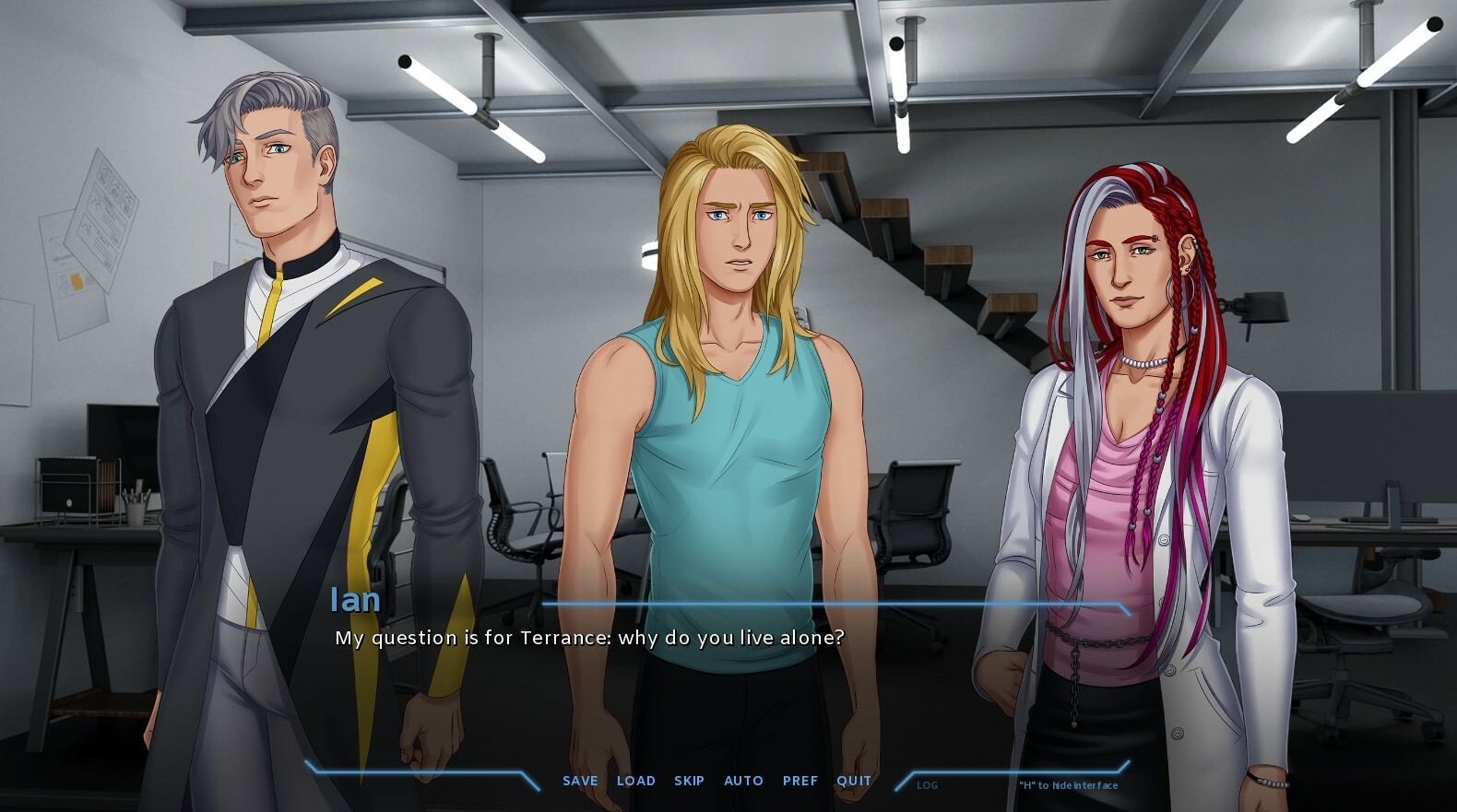This screenshot has height=812, width=1457.
Task: Enable SKIP mode to fast-forward dialogue
Action: click(689, 781)
